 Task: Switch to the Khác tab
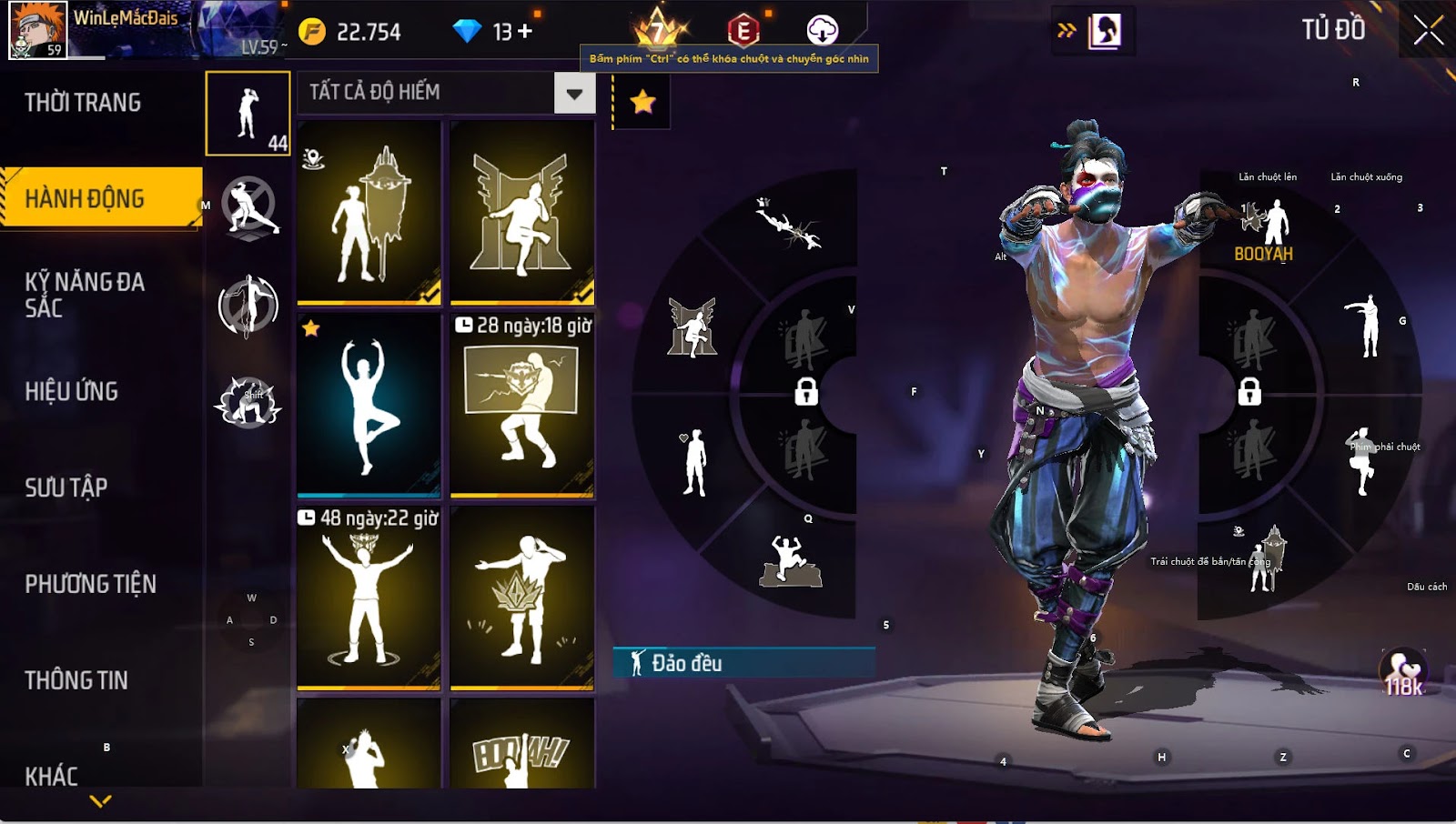pos(52,776)
